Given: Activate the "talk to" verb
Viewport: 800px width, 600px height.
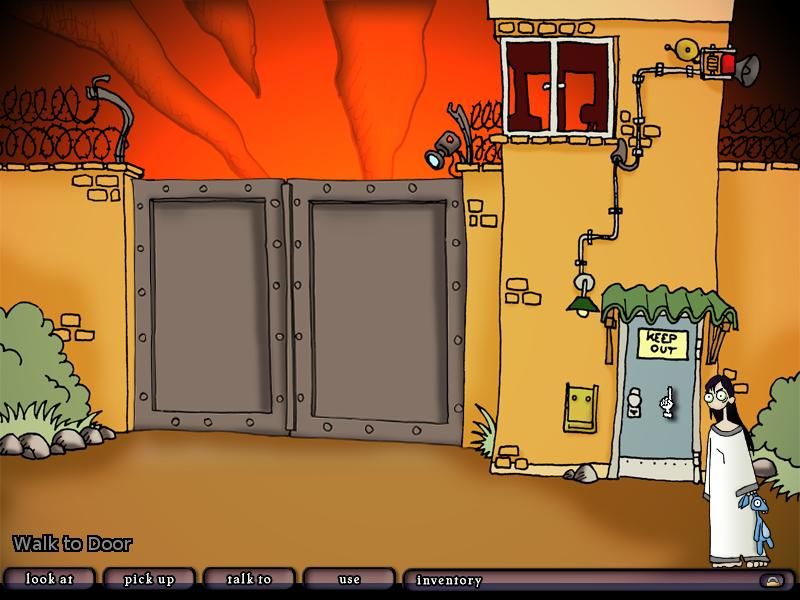Looking at the screenshot, I should 249,579.
